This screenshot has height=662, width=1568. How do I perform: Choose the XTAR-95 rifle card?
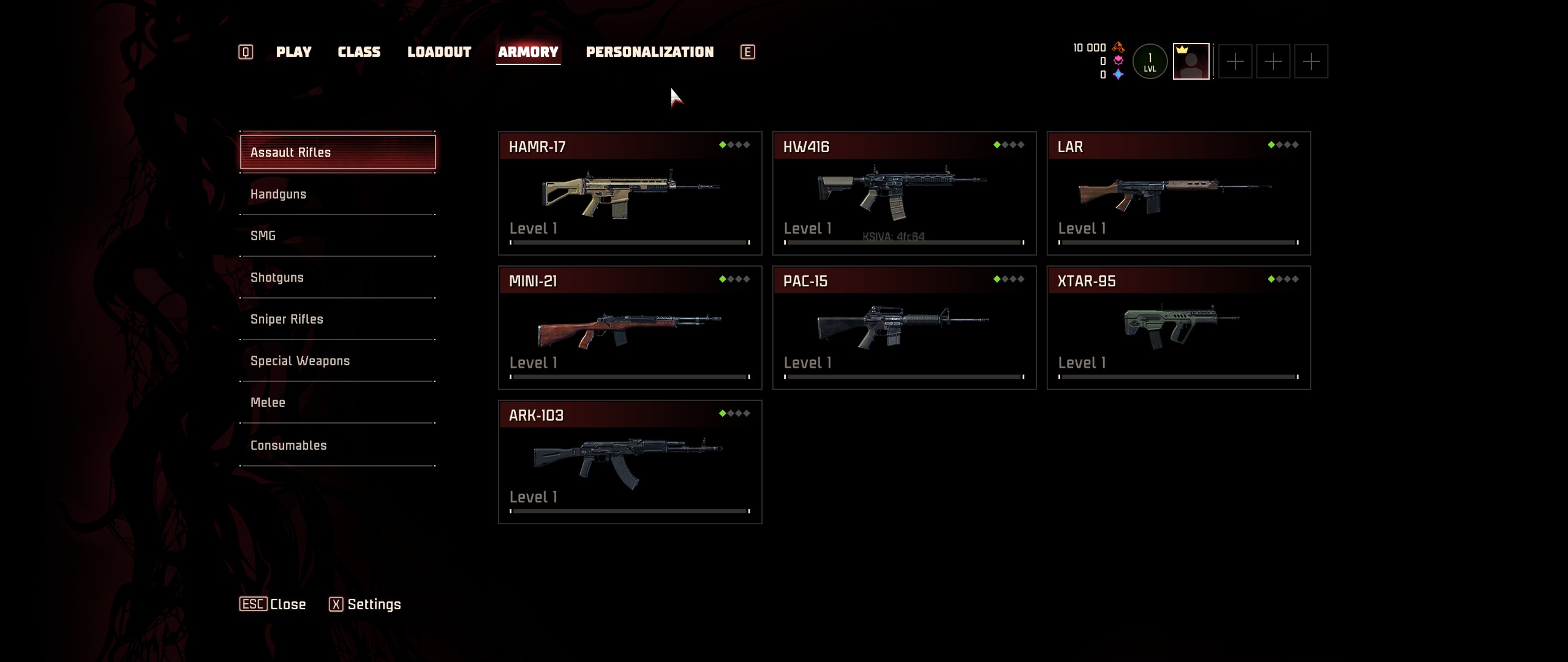1178,327
